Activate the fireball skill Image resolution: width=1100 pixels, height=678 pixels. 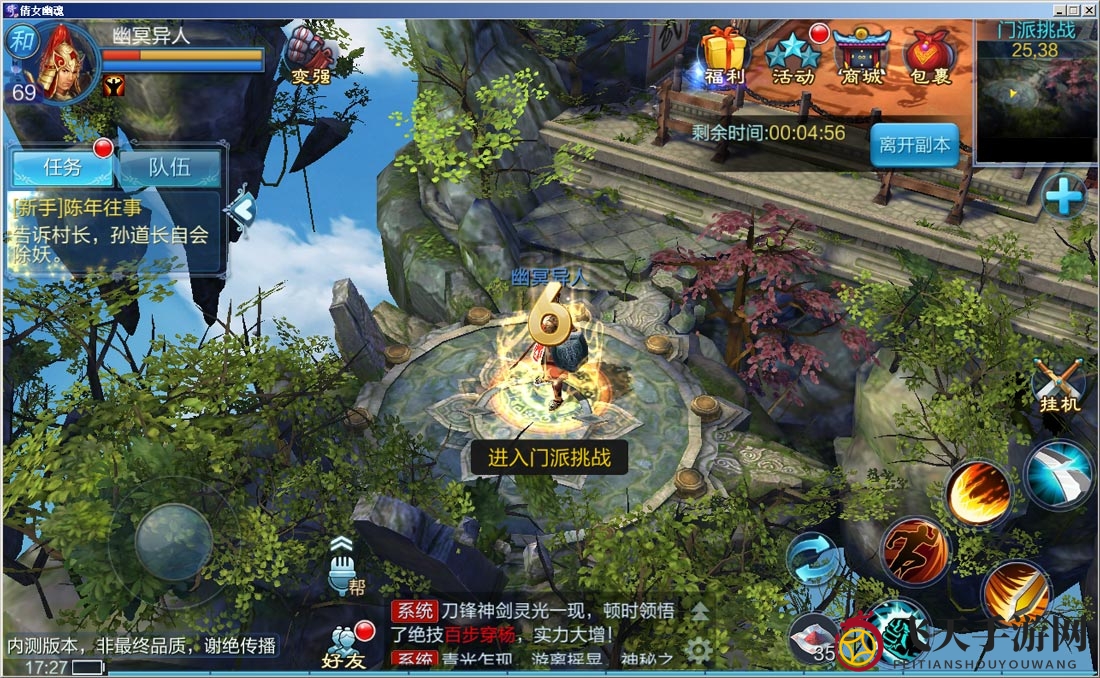979,494
